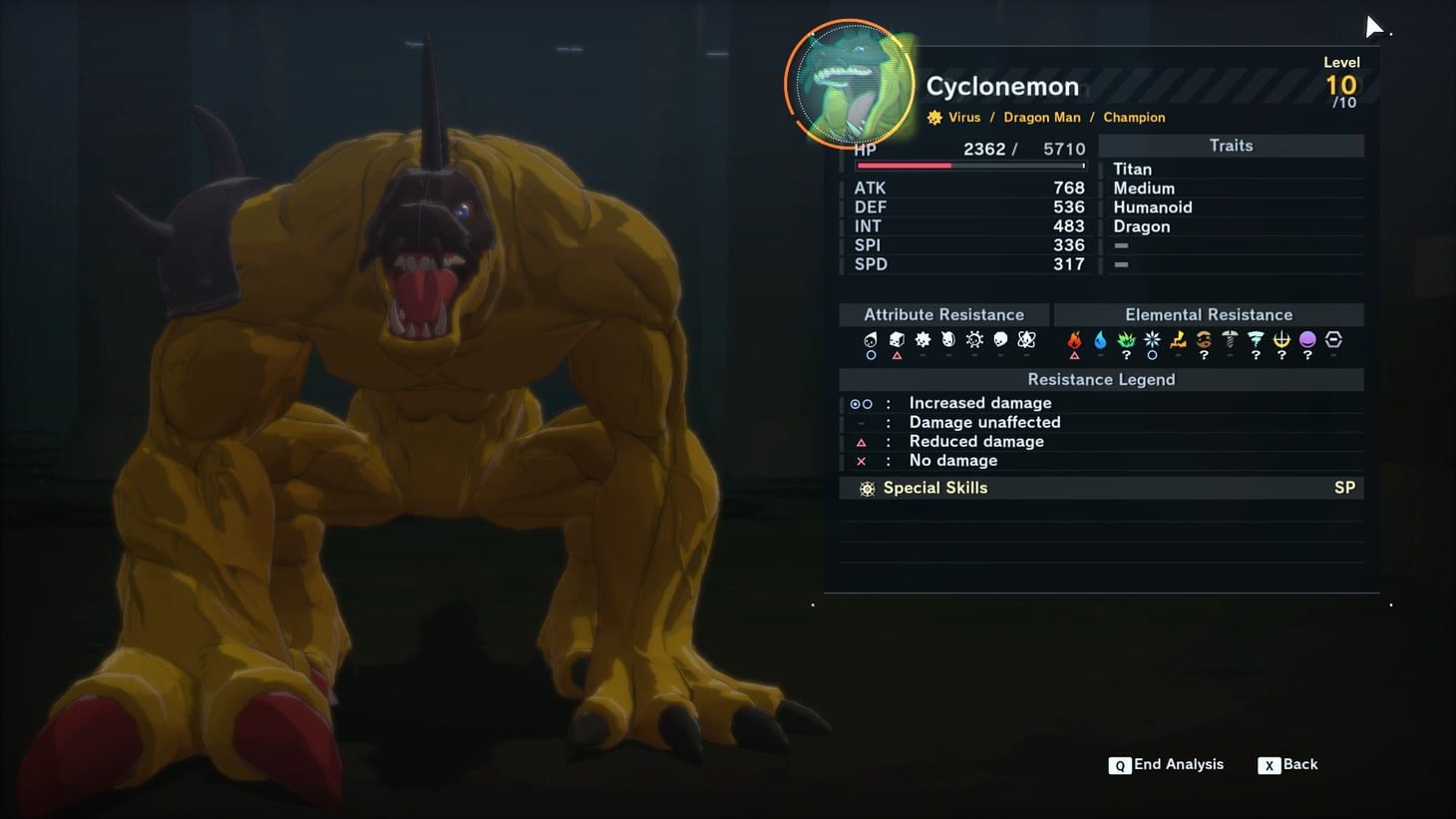Click the Ice snowflake resistance icon

(1152, 339)
